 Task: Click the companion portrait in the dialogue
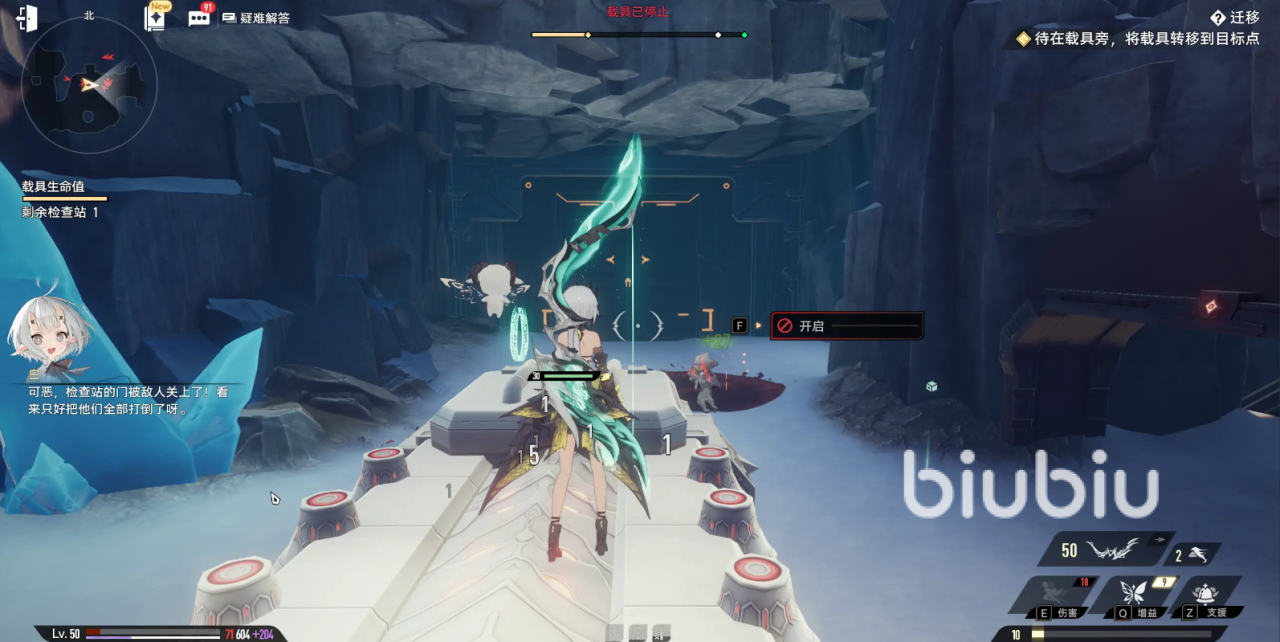click(48, 337)
